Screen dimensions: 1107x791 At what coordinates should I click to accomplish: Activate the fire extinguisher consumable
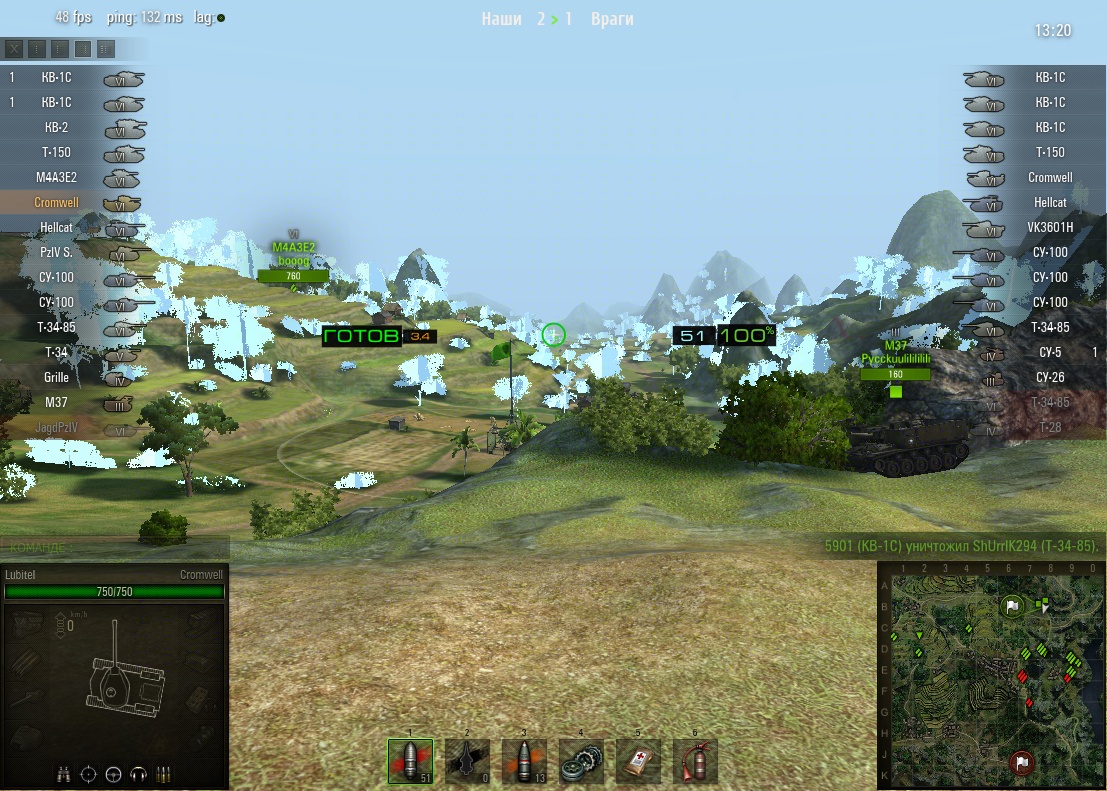click(x=695, y=761)
